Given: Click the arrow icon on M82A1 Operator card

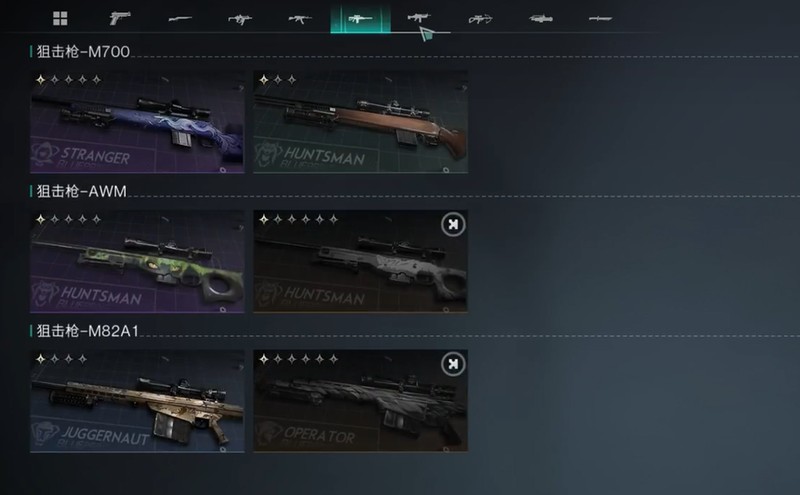Looking at the screenshot, I should tap(453, 364).
